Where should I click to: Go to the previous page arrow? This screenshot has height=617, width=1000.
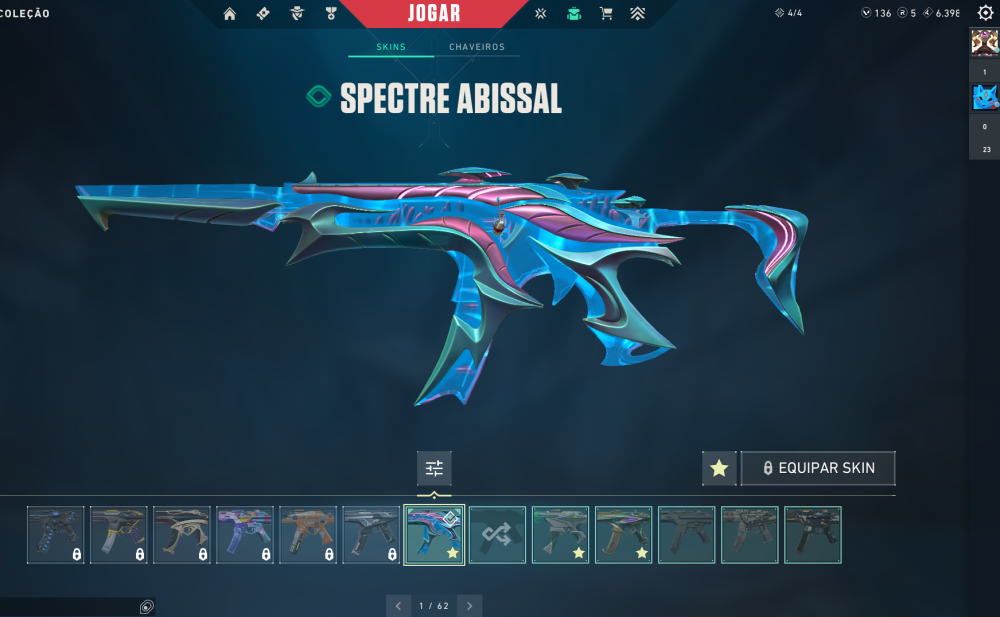coord(398,605)
